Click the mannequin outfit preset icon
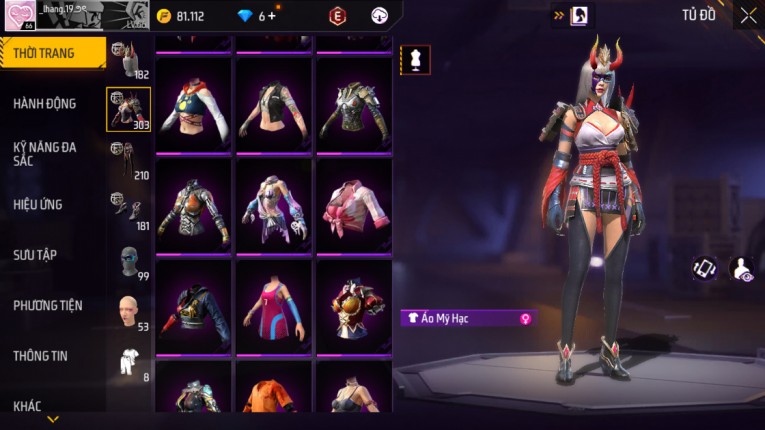Image resolution: width=765 pixels, height=430 pixels. point(415,59)
